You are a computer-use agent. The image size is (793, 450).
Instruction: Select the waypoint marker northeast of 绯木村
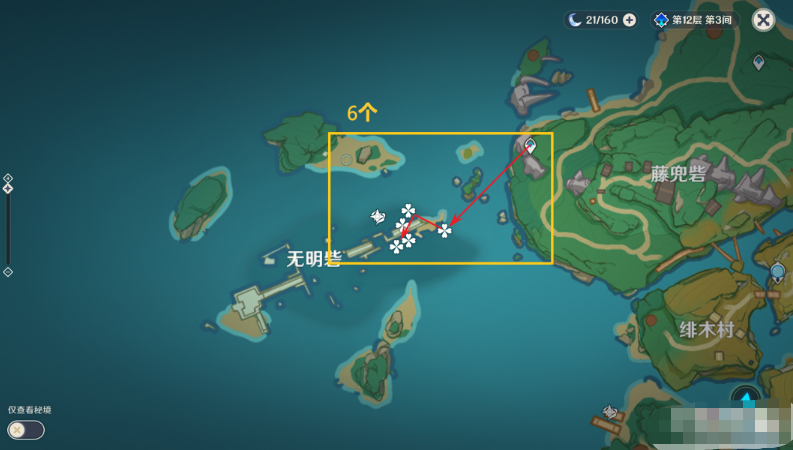pyautogui.click(x=778, y=272)
